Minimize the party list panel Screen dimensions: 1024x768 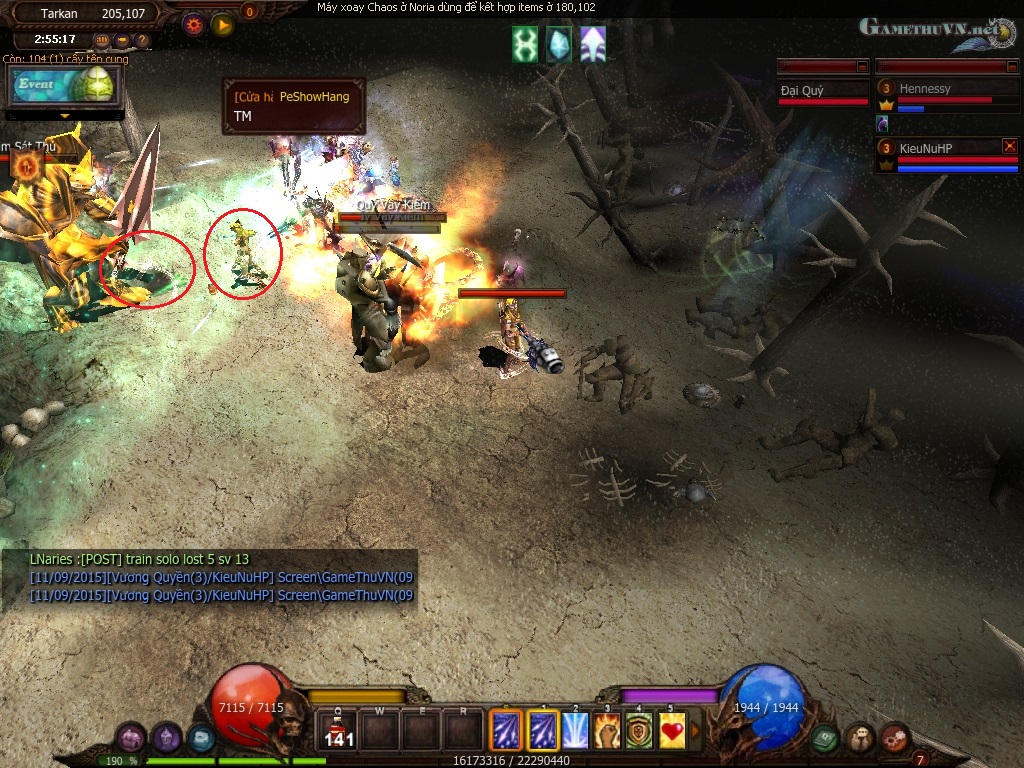click(1012, 66)
